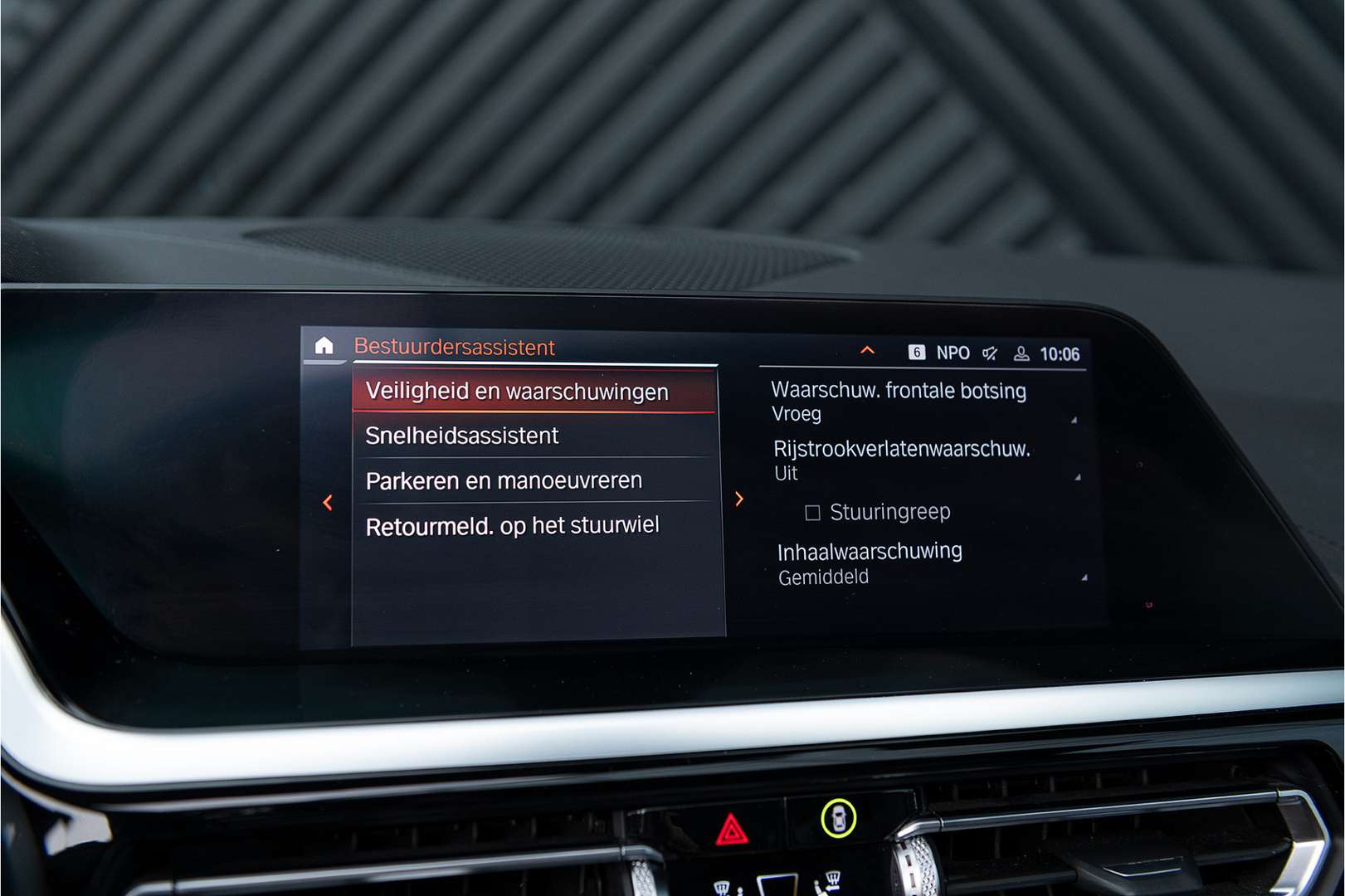Switch Waarschuw. frontale botsing setting
The width and height of the screenshot is (1345, 896).
(x=898, y=390)
